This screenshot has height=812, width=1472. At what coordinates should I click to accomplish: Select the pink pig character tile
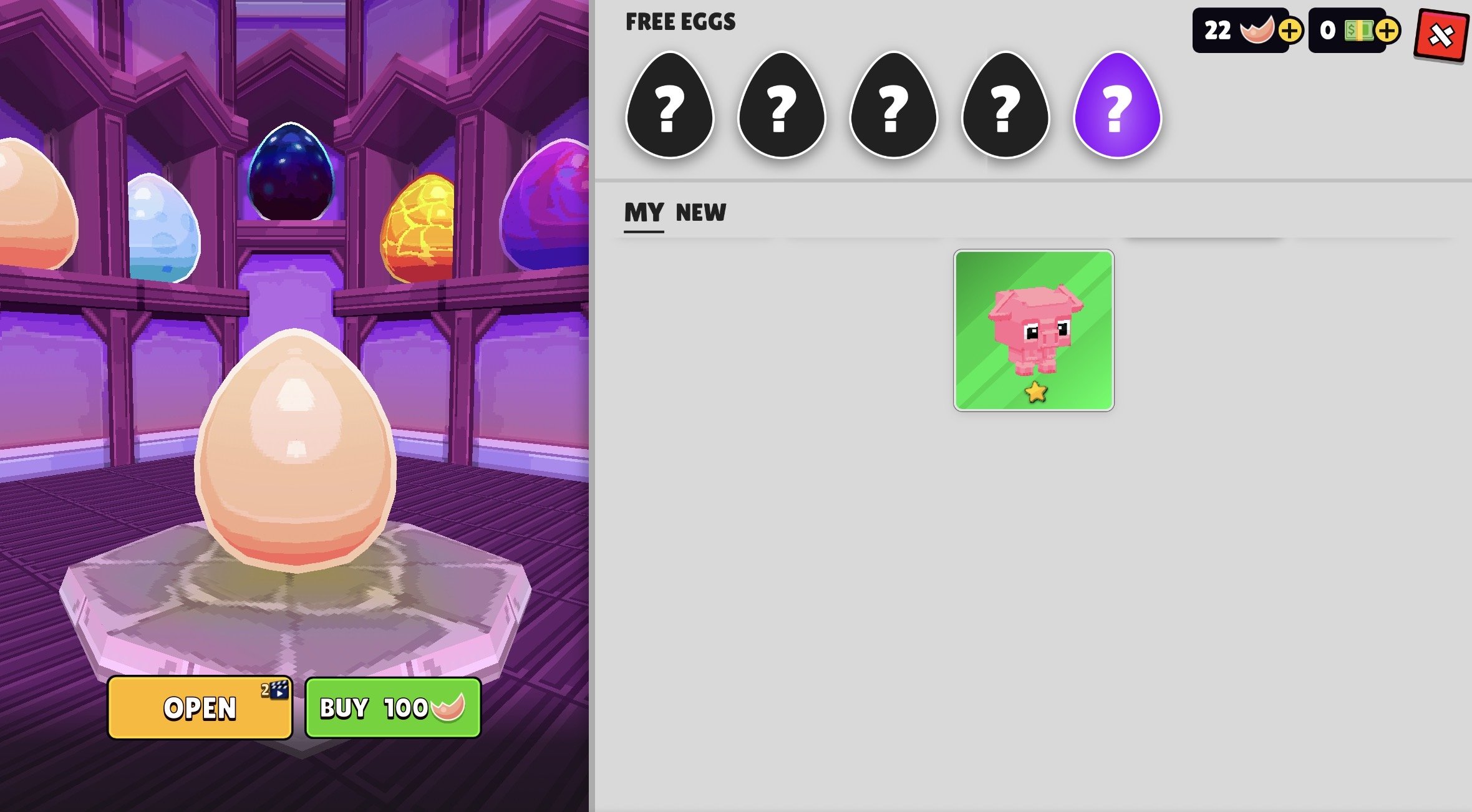1034,331
